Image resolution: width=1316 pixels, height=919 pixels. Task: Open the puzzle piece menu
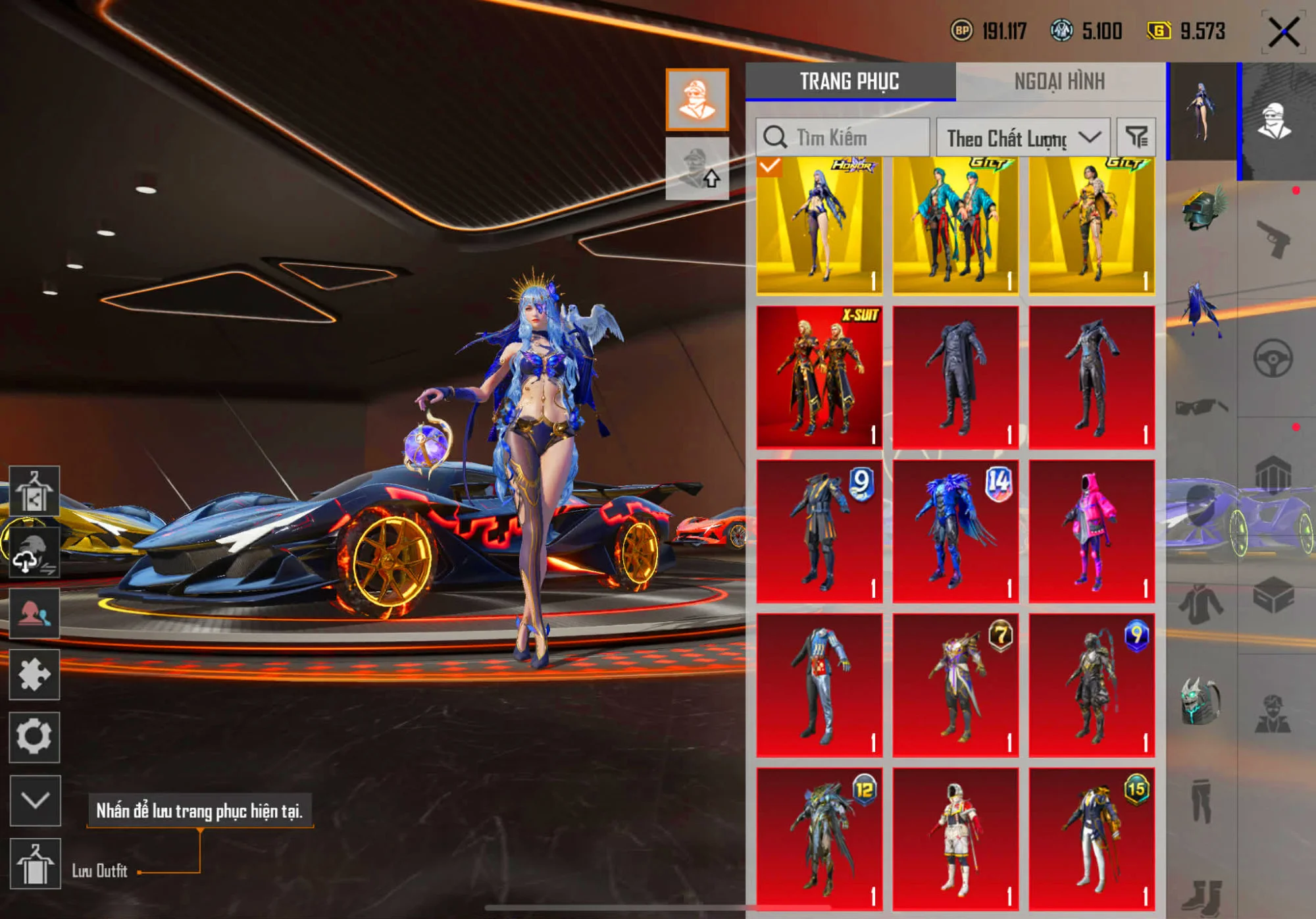pyautogui.click(x=34, y=675)
